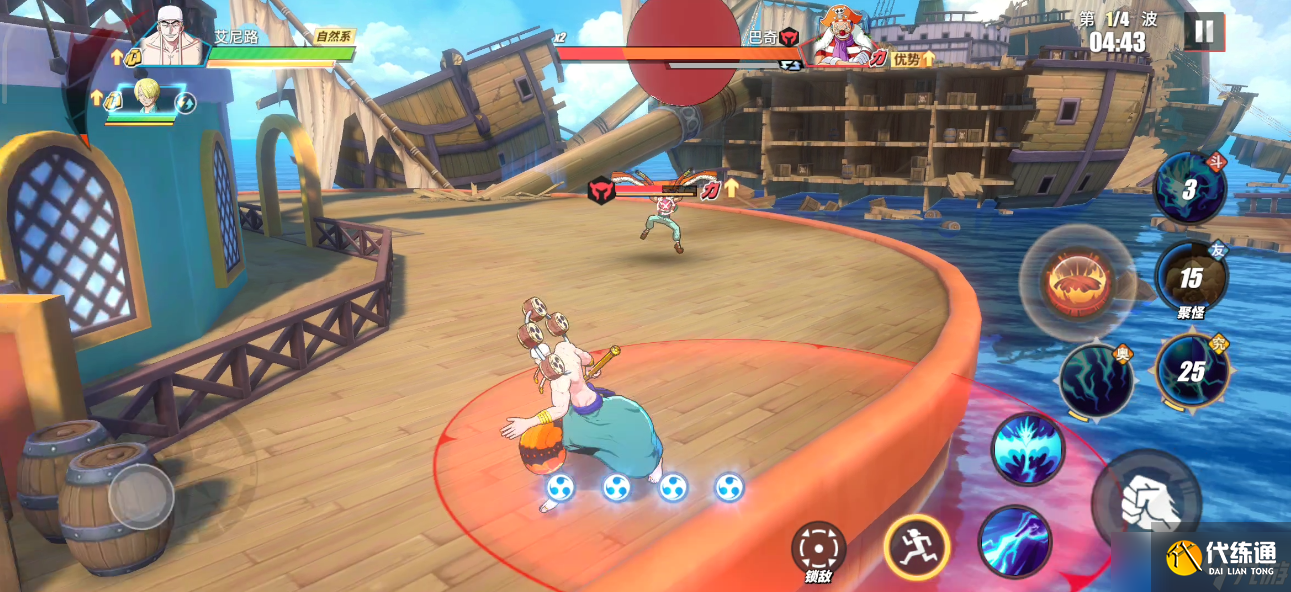Tap the virtual movement joystick

click(141, 494)
